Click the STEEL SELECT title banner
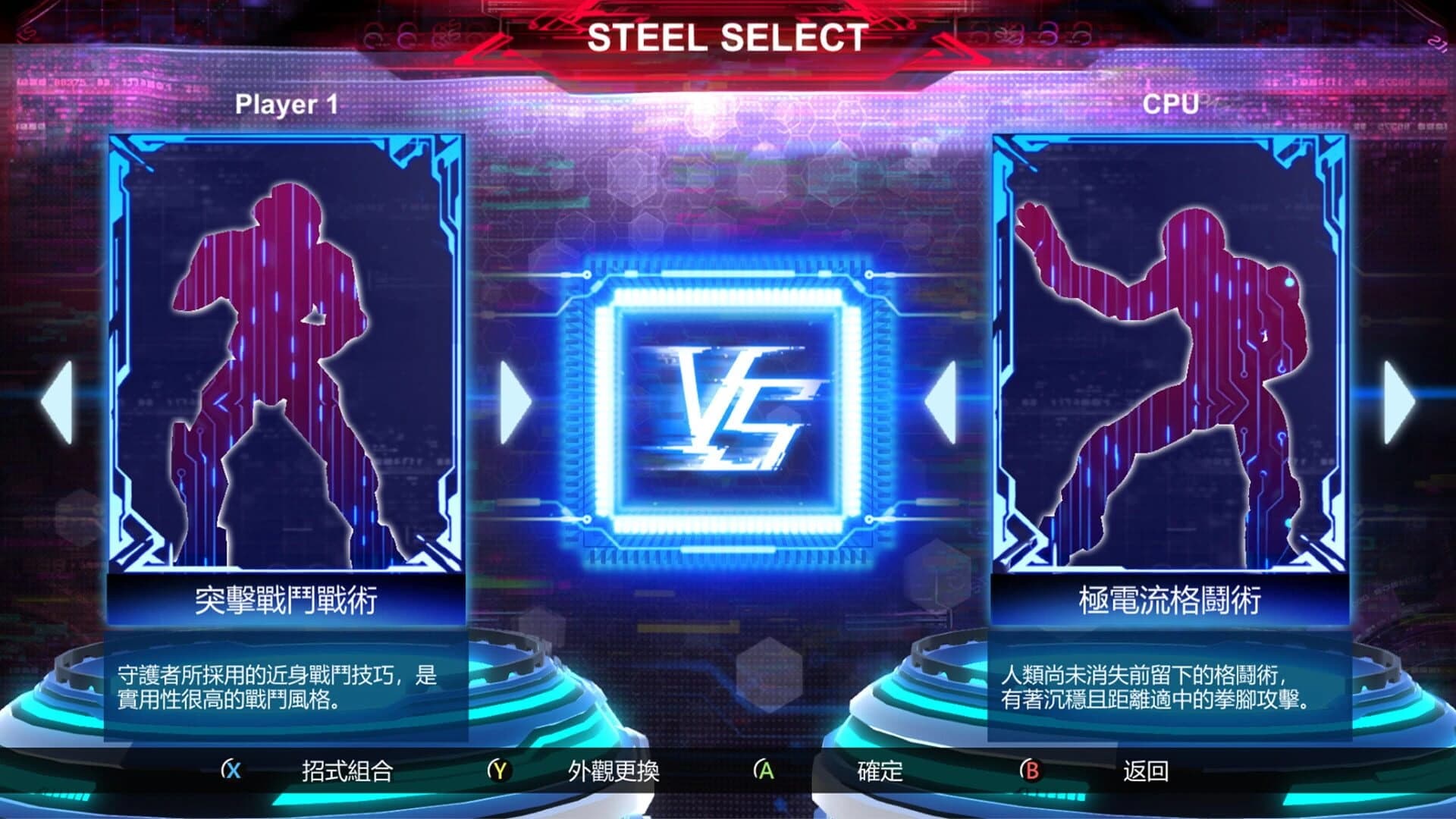Image resolution: width=1456 pixels, height=819 pixels. click(728, 36)
